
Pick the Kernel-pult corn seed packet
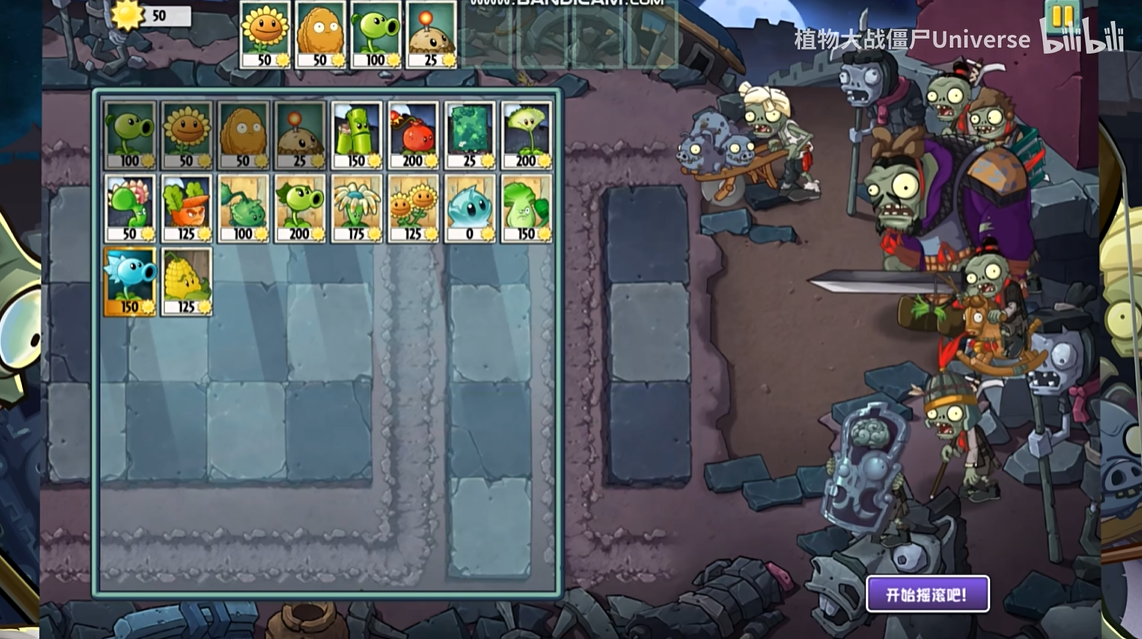pyautogui.click(x=187, y=282)
